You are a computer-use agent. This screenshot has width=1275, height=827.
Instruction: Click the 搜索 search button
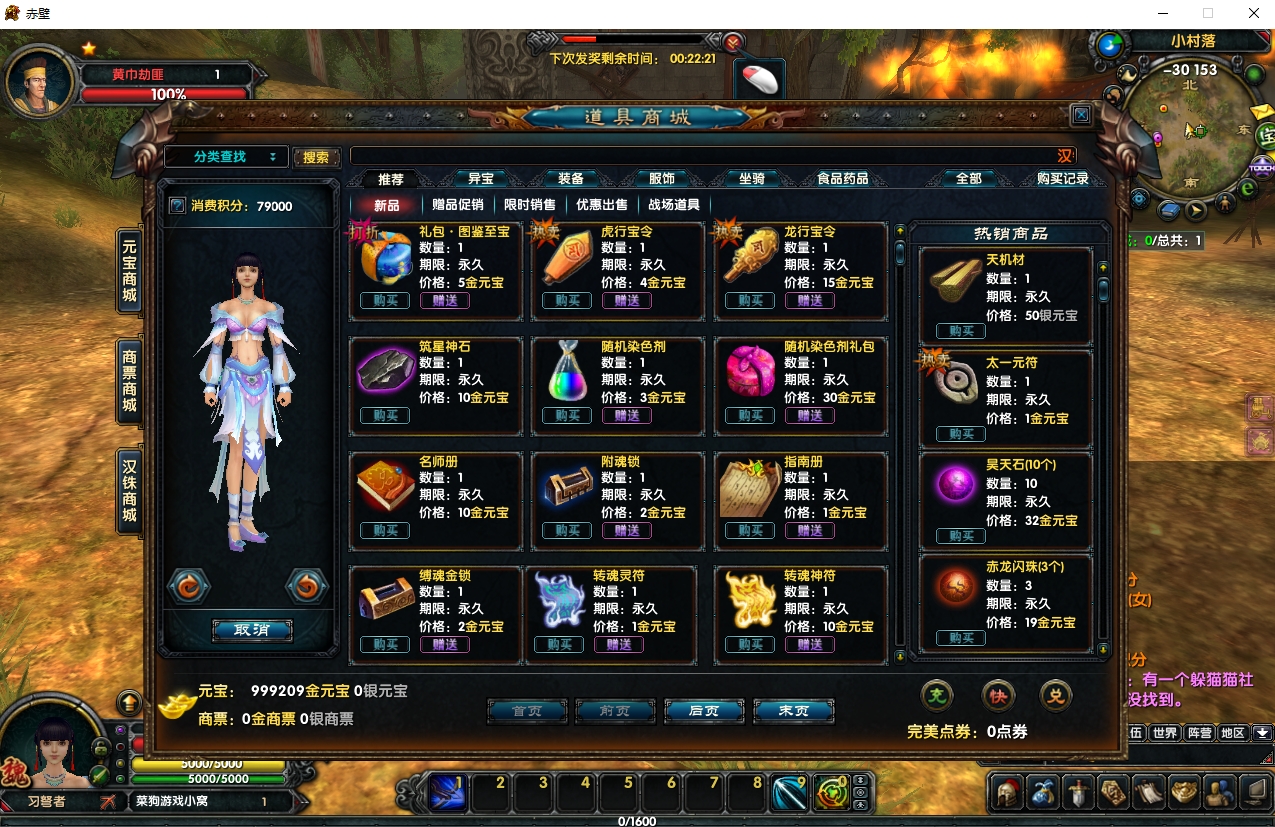tap(316, 157)
